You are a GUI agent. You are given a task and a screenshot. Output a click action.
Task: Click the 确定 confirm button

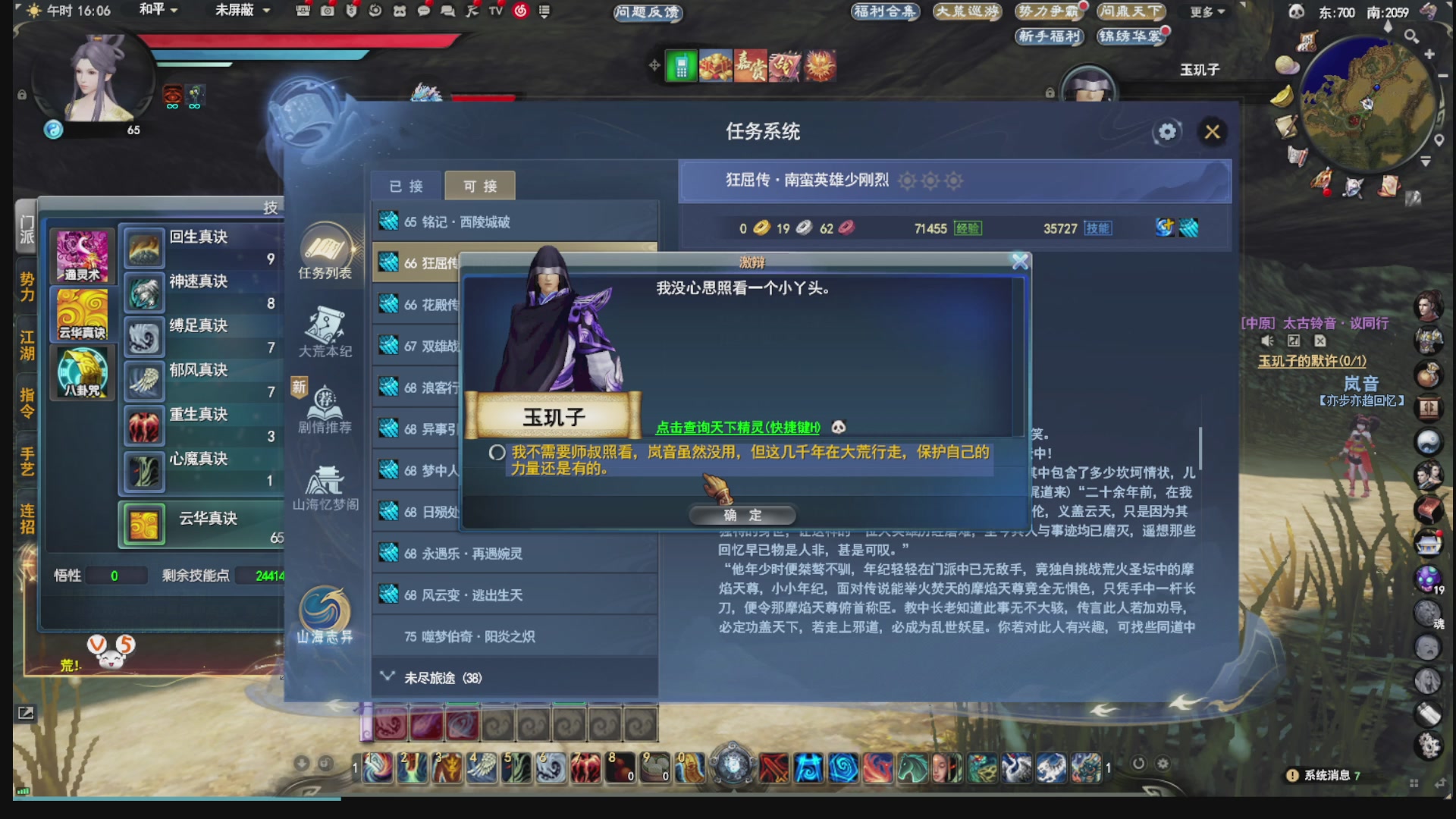pyautogui.click(x=742, y=516)
